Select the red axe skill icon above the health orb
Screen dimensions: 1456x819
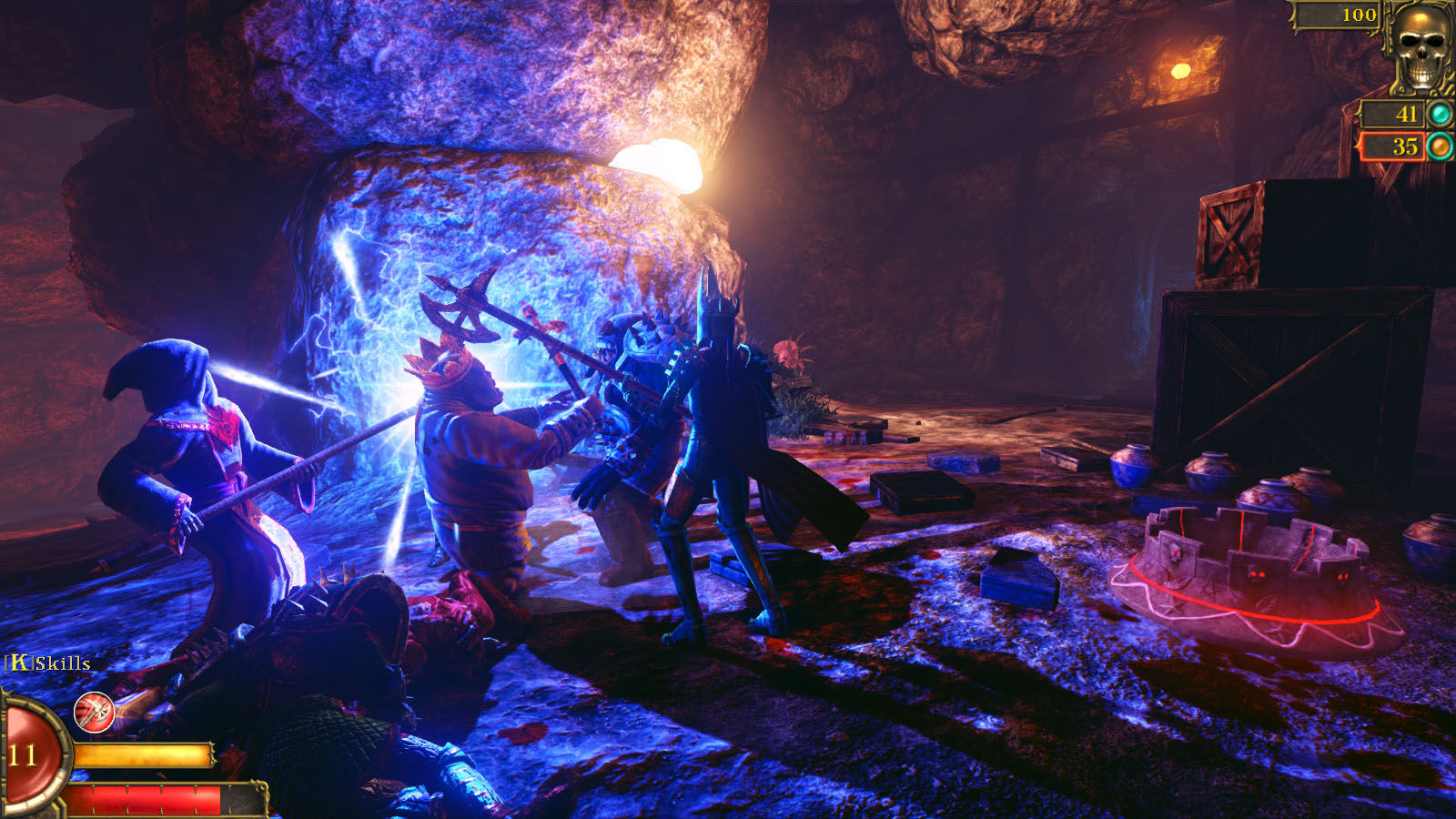94,713
